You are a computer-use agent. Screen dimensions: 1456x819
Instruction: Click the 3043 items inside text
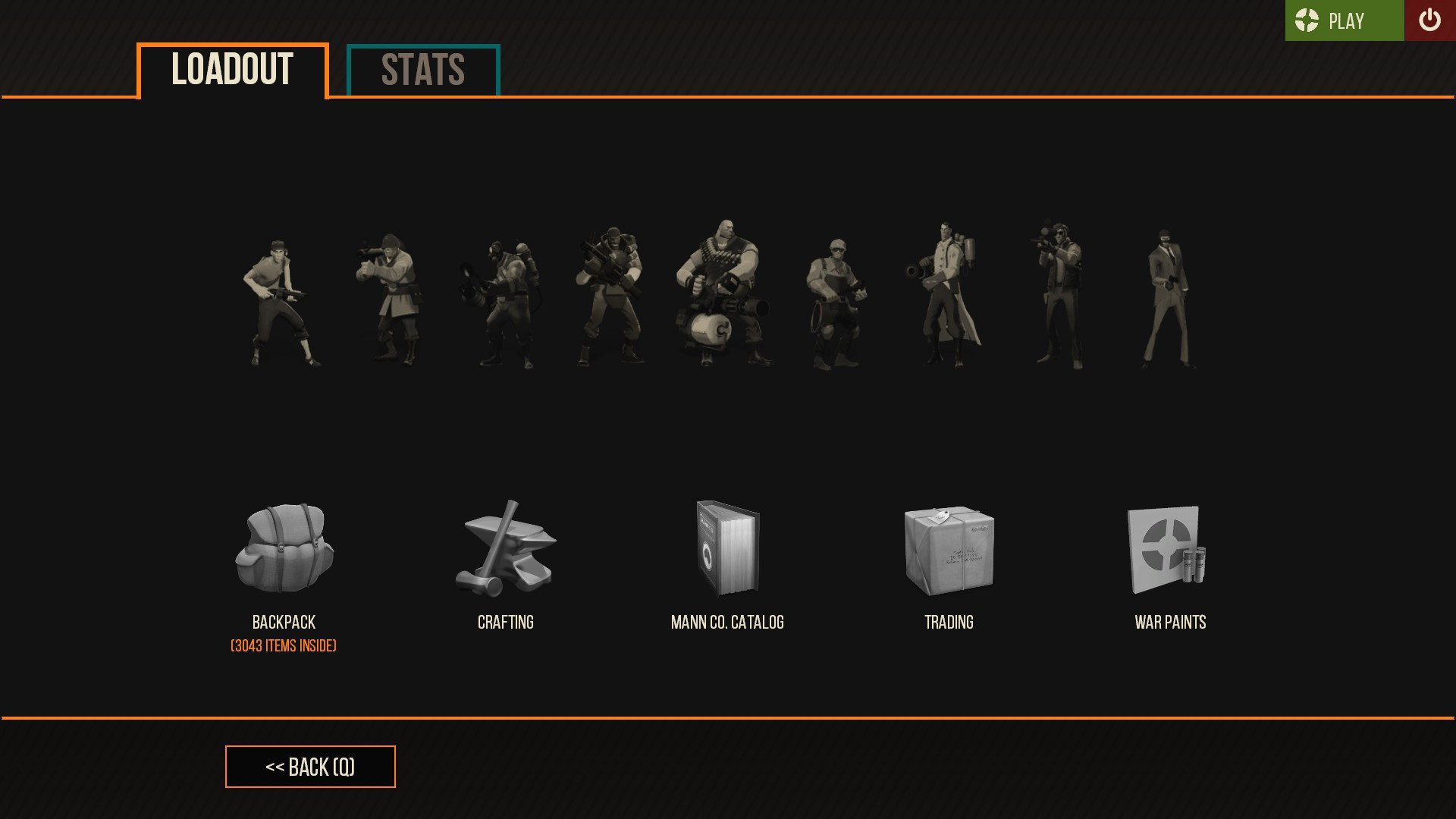[283, 645]
